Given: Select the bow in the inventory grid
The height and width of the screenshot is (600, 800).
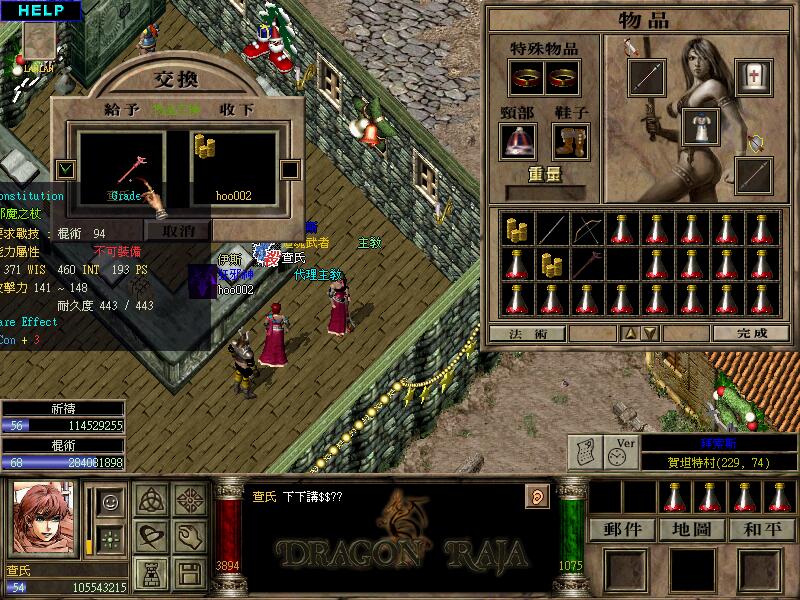Looking at the screenshot, I should [588, 231].
